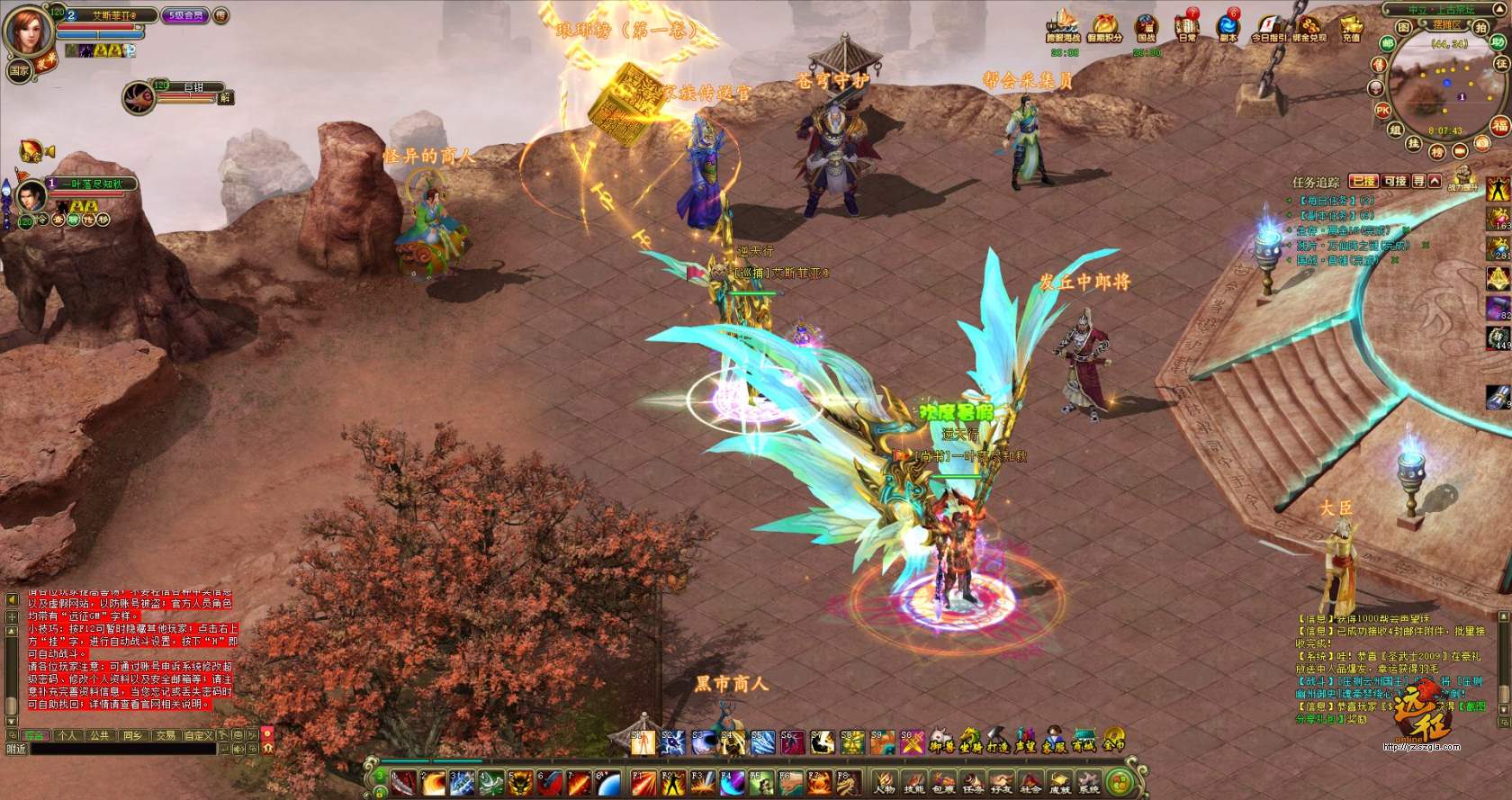Switch chat to the 交易 trade tab
This screenshot has width=1512, height=800.
click(165, 735)
